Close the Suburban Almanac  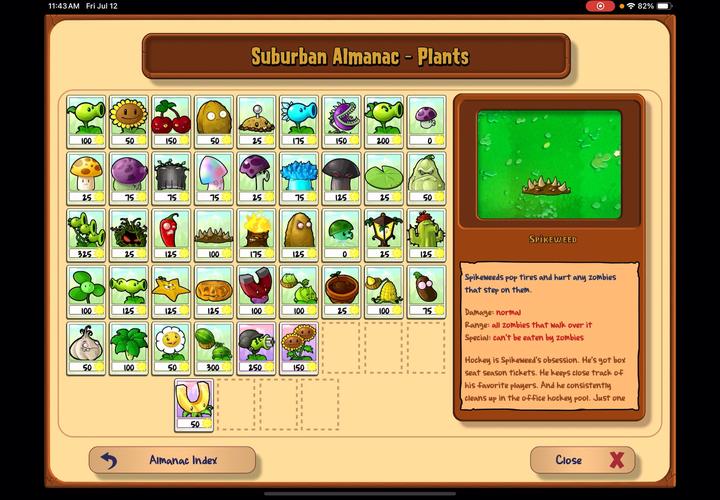click(582, 460)
